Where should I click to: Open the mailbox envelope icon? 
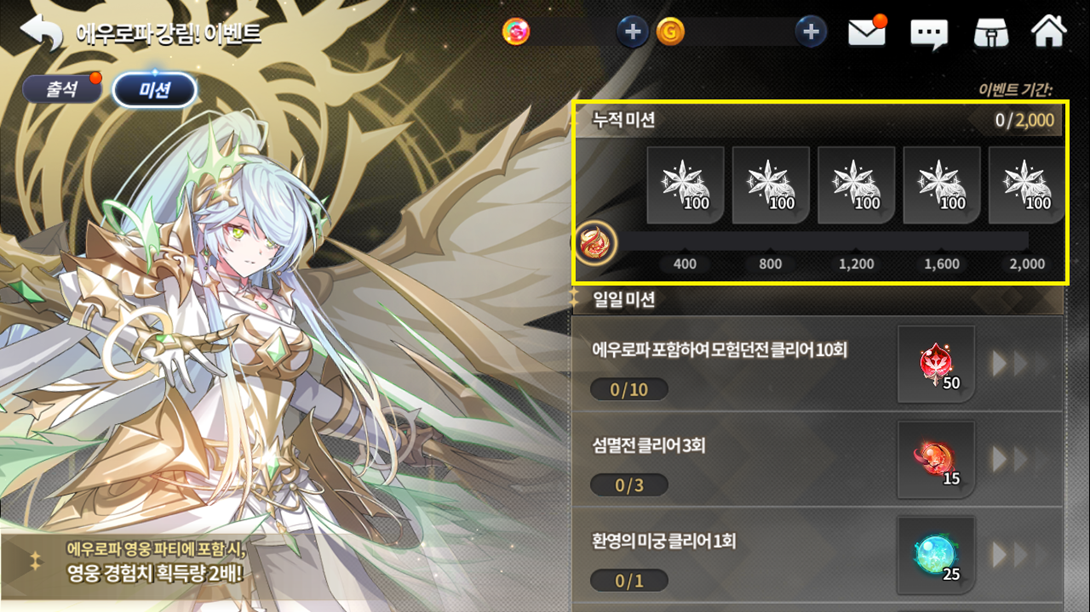pyautogui.click(x=867, y=33)
